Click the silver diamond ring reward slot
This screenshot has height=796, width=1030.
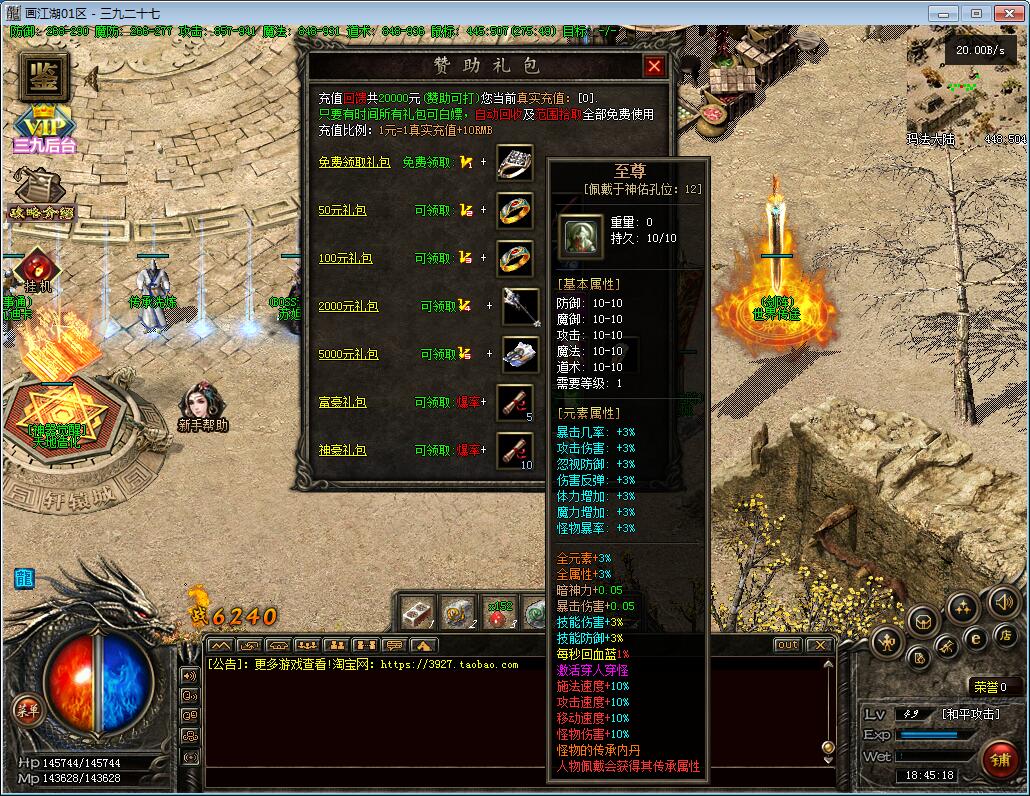point(515,163)
